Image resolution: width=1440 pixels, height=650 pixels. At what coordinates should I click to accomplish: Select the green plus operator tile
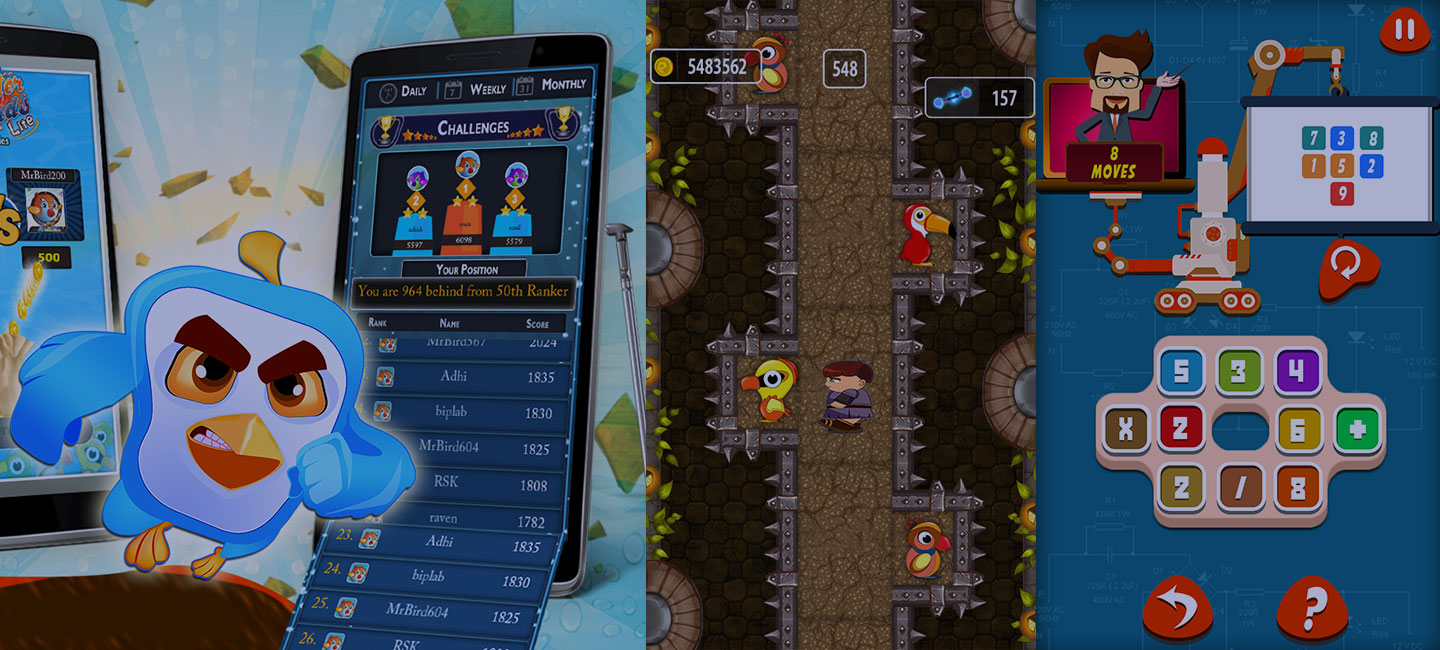pyautogui.click(x=1357, y=430)
